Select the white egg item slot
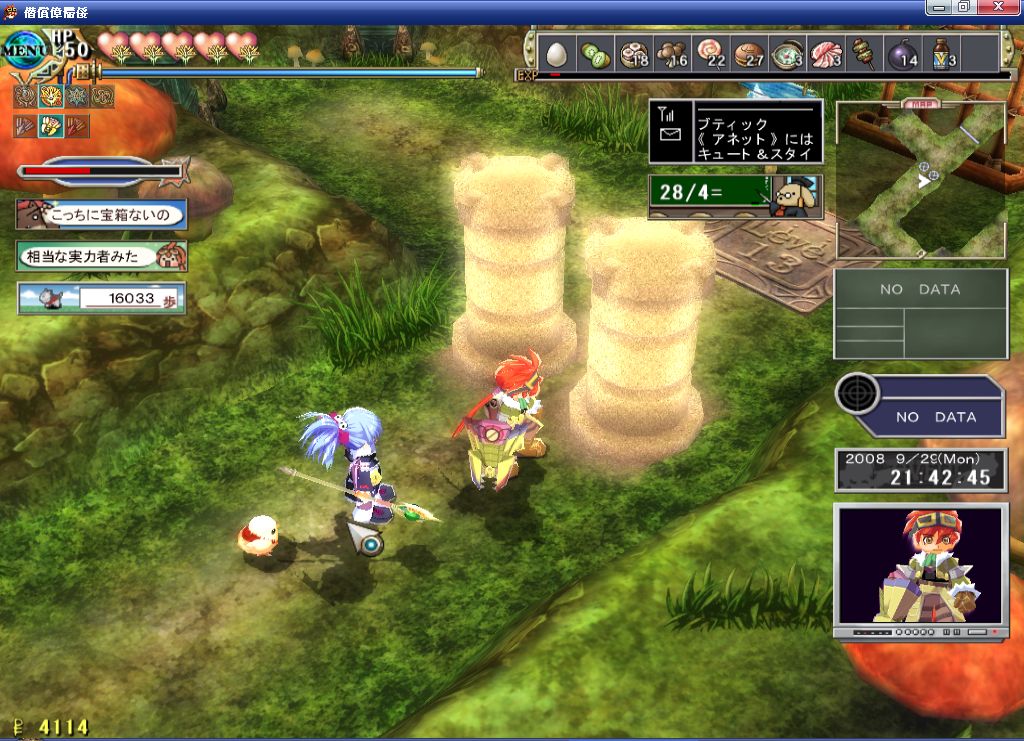This screenshot has width=1024, height=741. point(557,53)
